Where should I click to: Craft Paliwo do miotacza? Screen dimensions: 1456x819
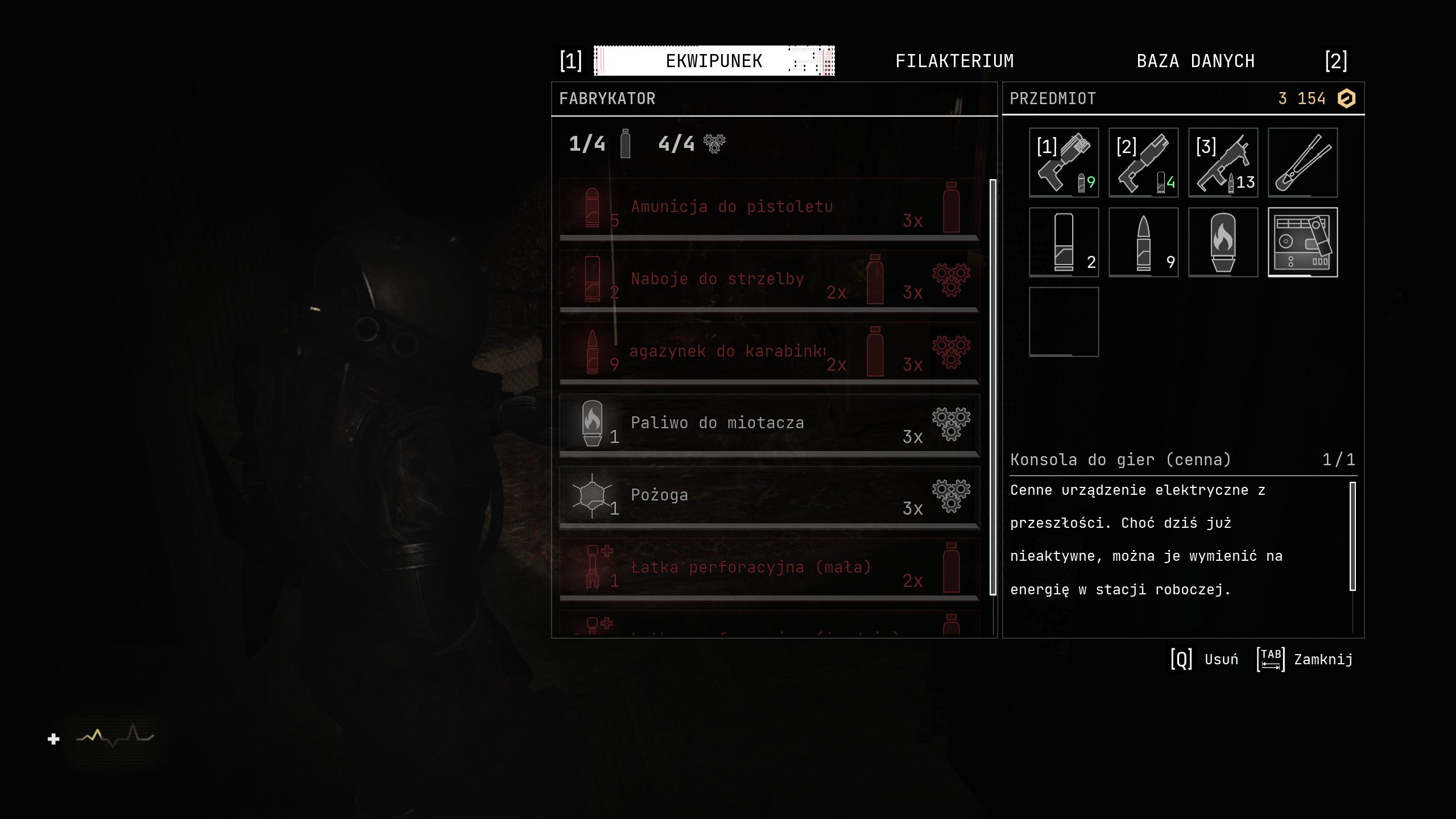[x=769, y=424]
